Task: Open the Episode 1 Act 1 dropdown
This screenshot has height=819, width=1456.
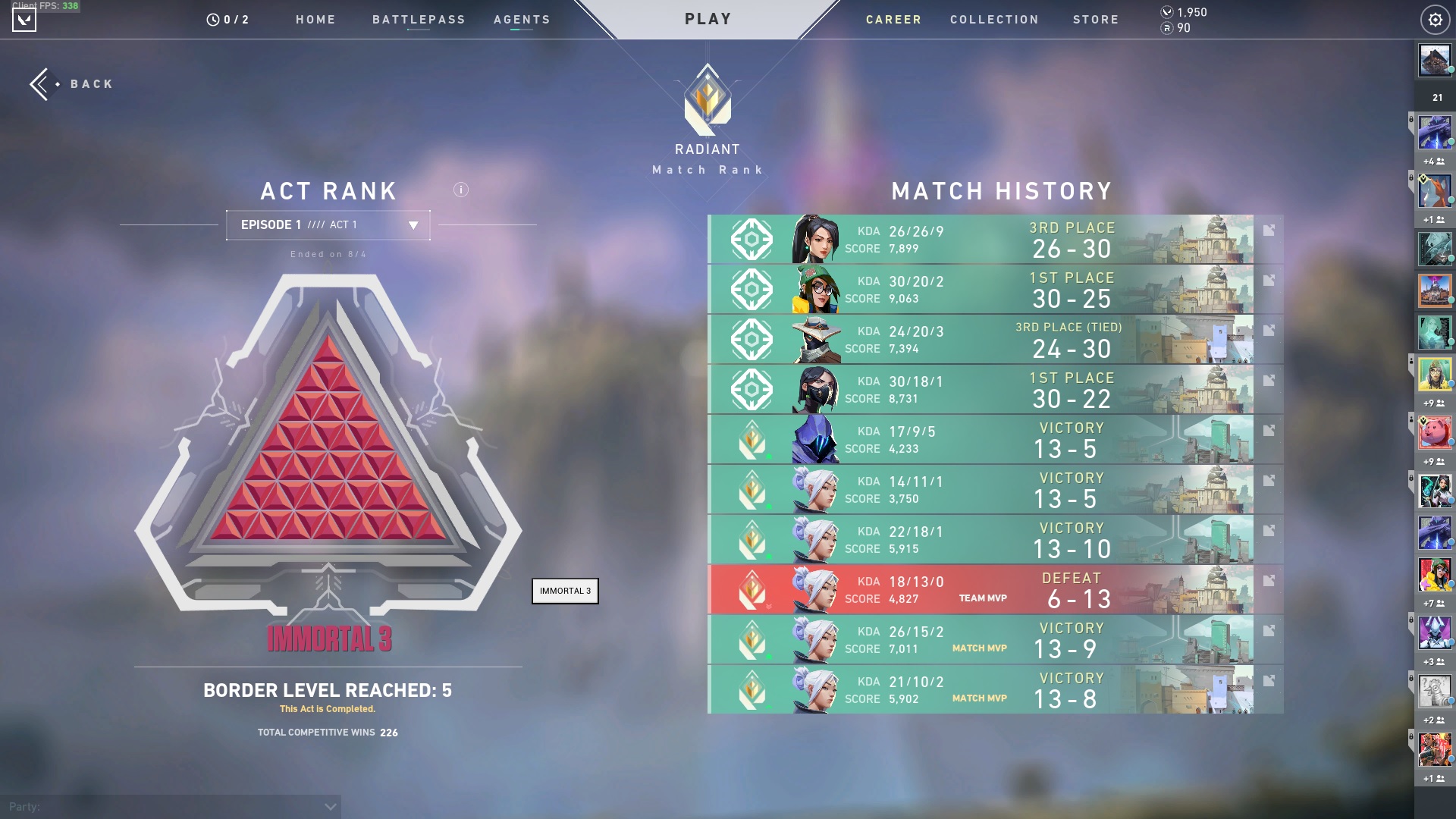Action: tap(328, 224)
